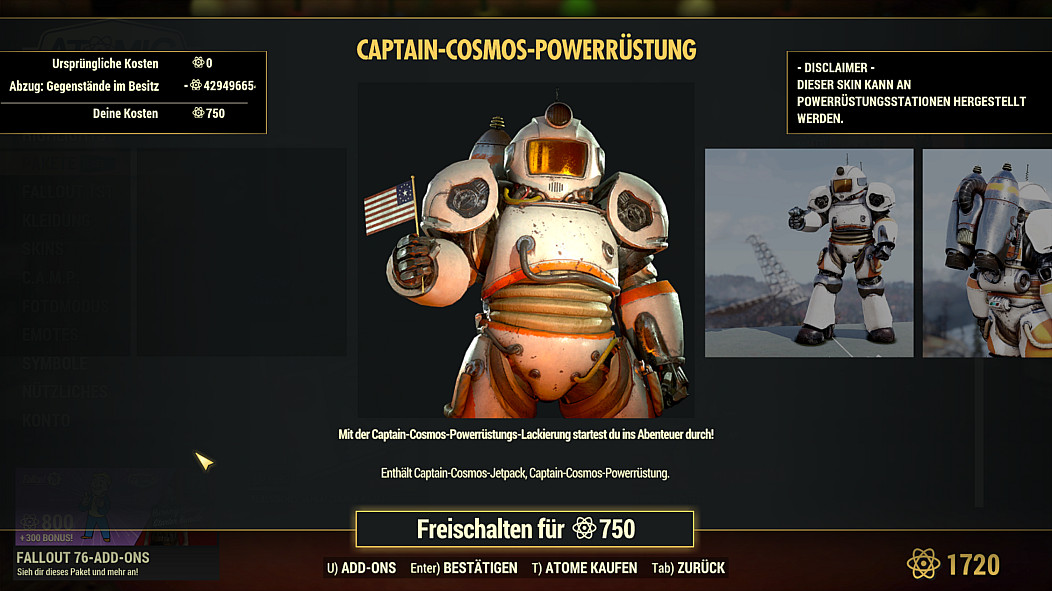
Task: Choose ATOME KAUFEN to buy atoms
Action: tap(584, 568)
